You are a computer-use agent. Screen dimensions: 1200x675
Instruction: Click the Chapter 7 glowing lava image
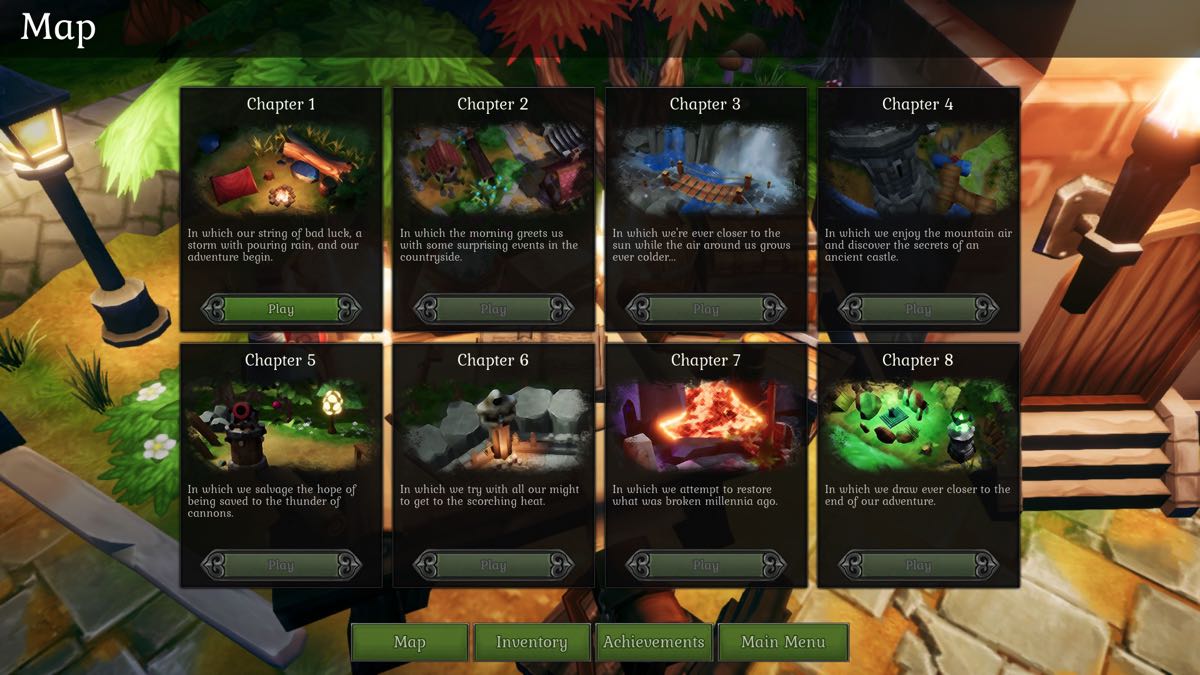(706, 425)
